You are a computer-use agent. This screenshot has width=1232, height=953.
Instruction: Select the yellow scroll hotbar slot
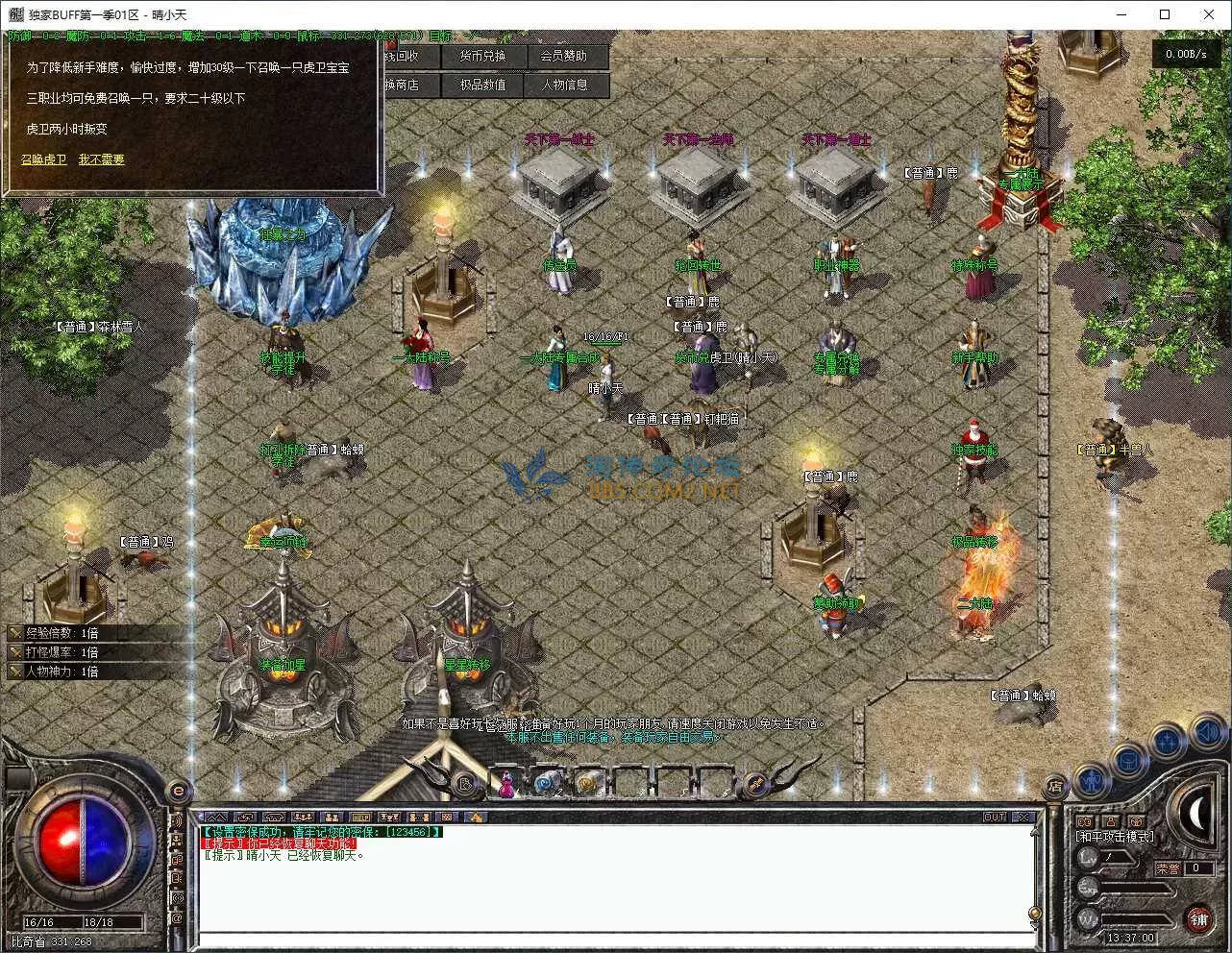[586, 784]
